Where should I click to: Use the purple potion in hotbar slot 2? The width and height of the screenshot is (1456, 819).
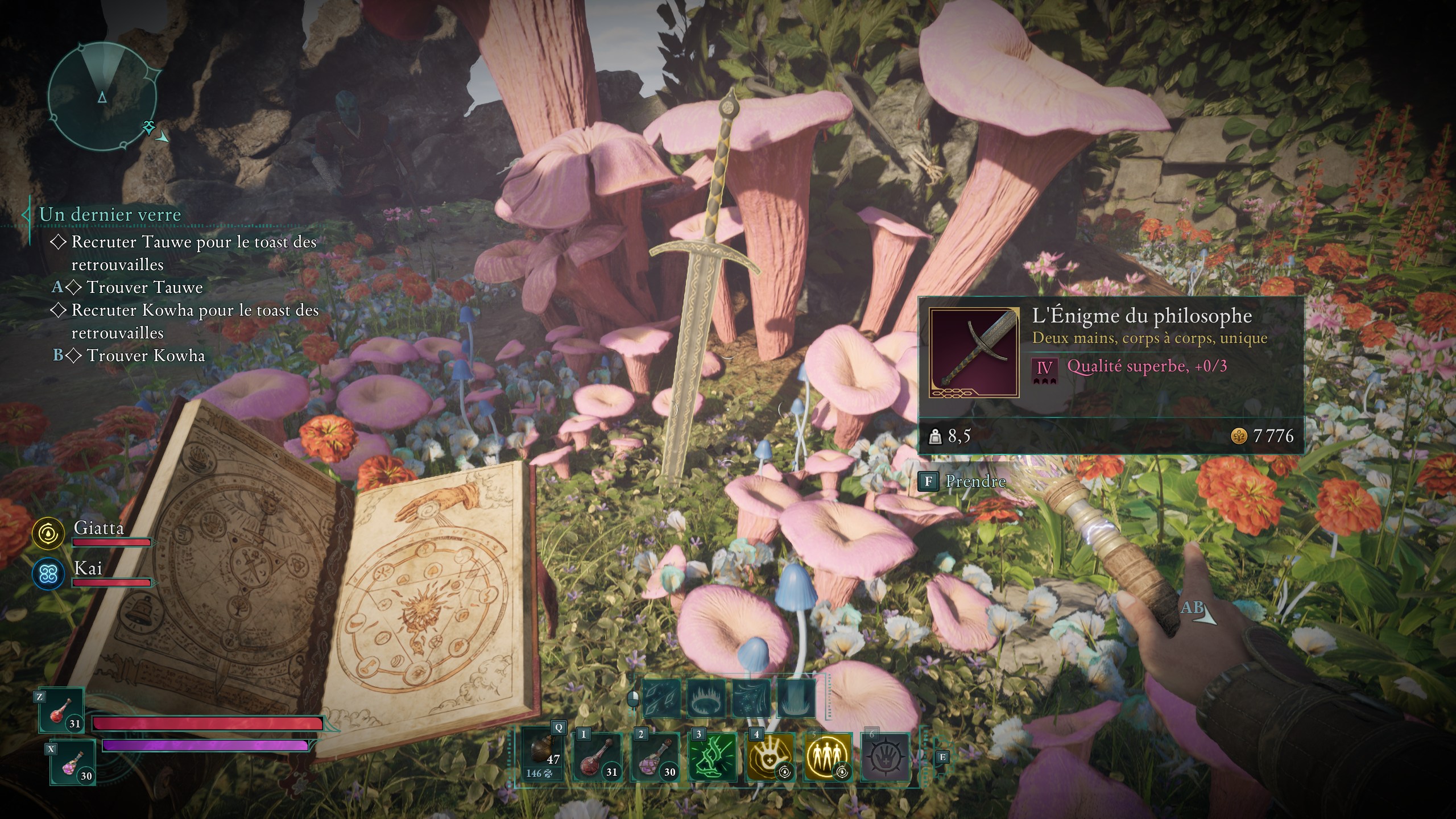(655, 757)
